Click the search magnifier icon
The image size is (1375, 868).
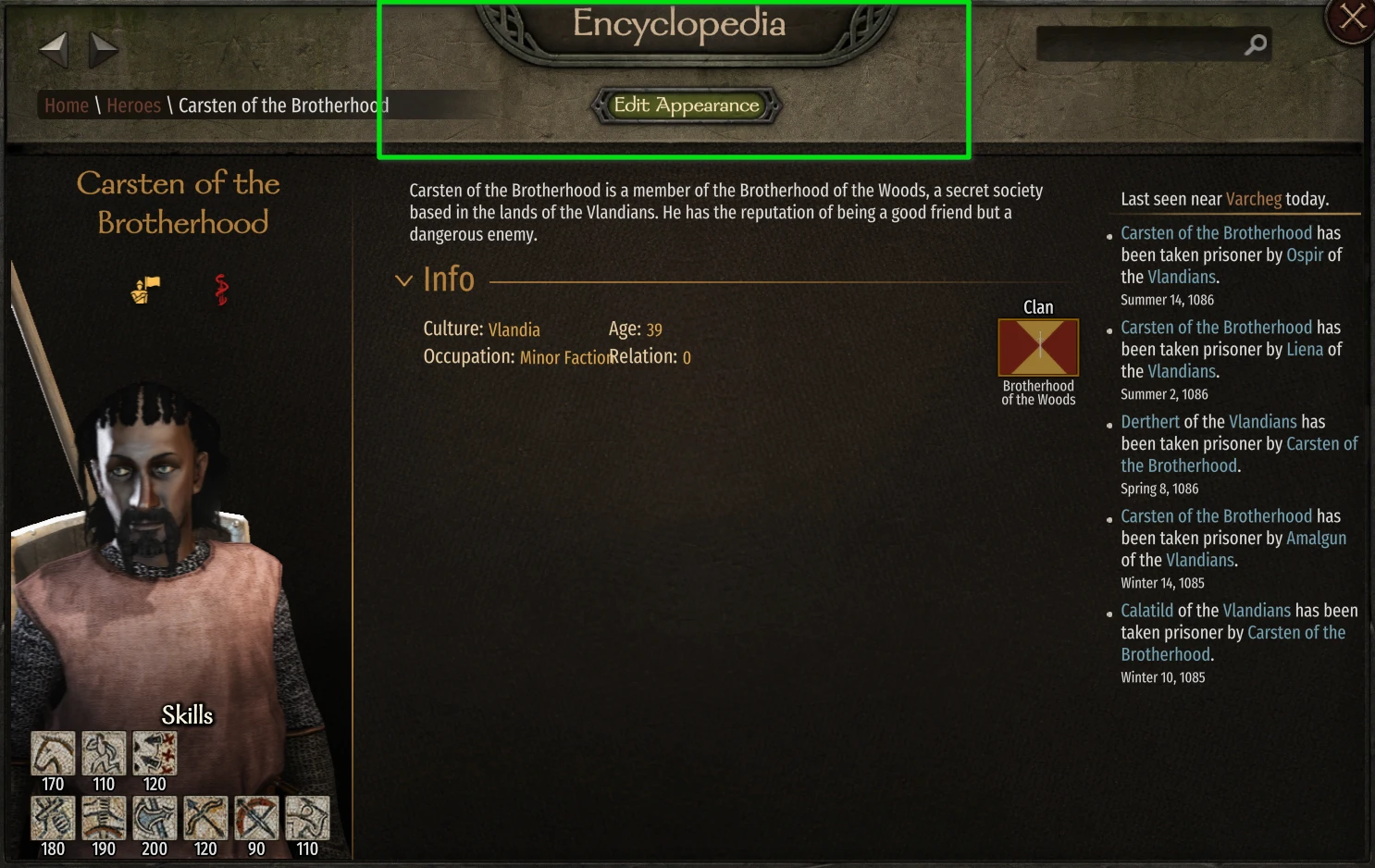1256,43
